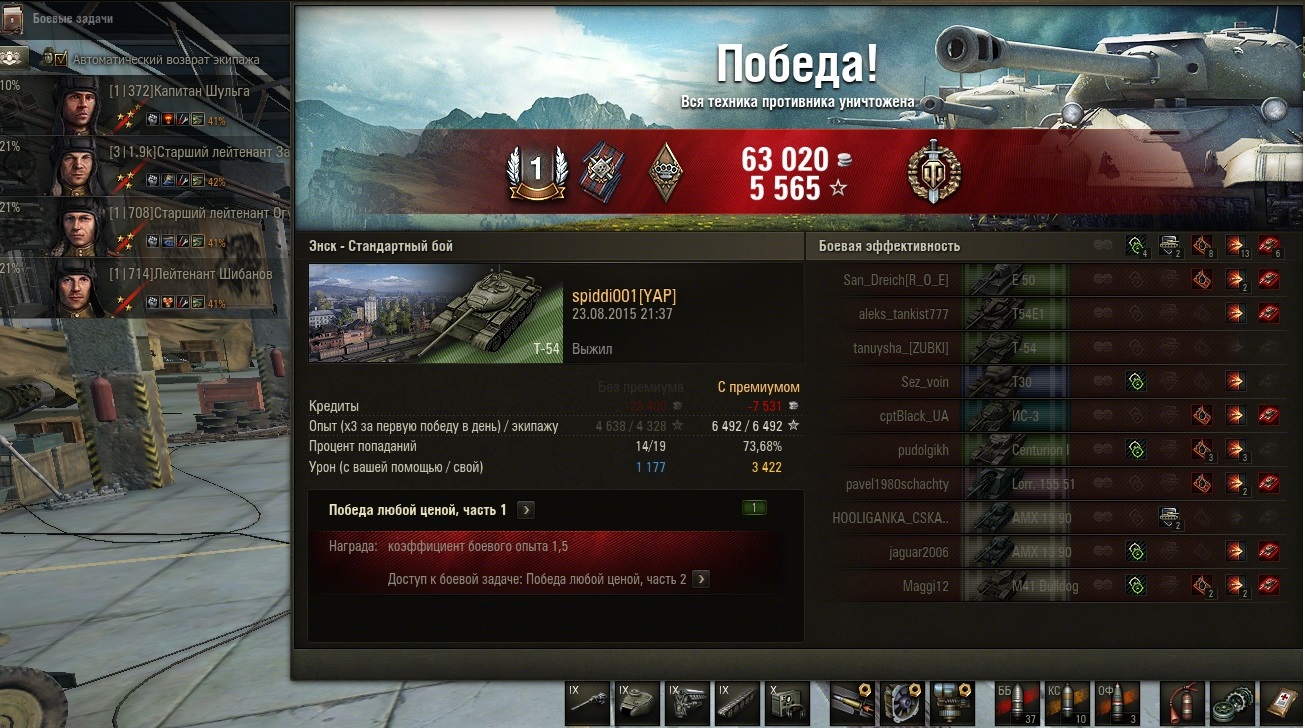The width and height of the screenshot is (1305, 728).
Task: Select the ББ armor-piercing shell slot
Action: click(x=1017, y=703)
